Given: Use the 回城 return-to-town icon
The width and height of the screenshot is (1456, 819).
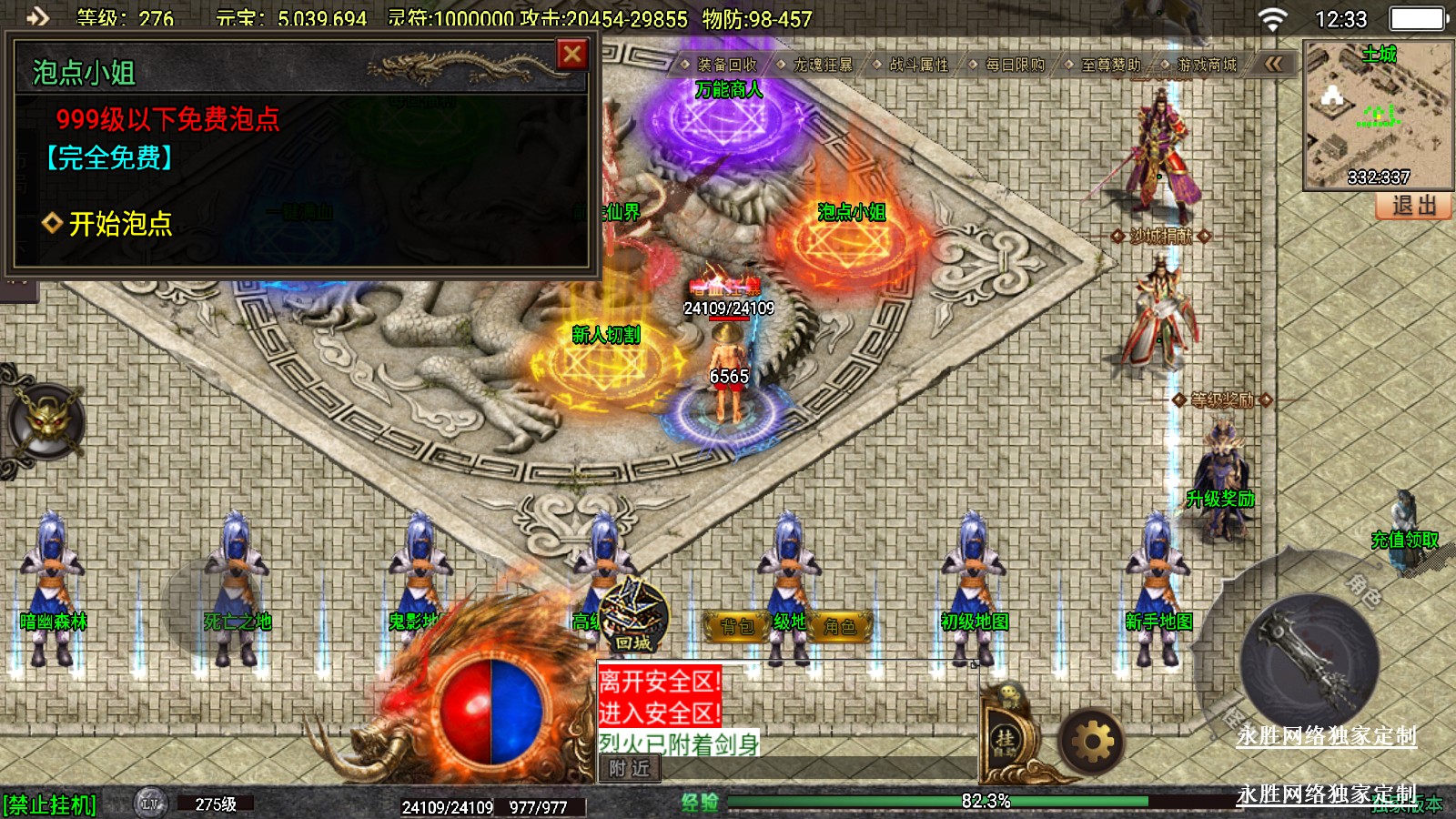Looking at the screenshot, I should [x=633, y=616].
